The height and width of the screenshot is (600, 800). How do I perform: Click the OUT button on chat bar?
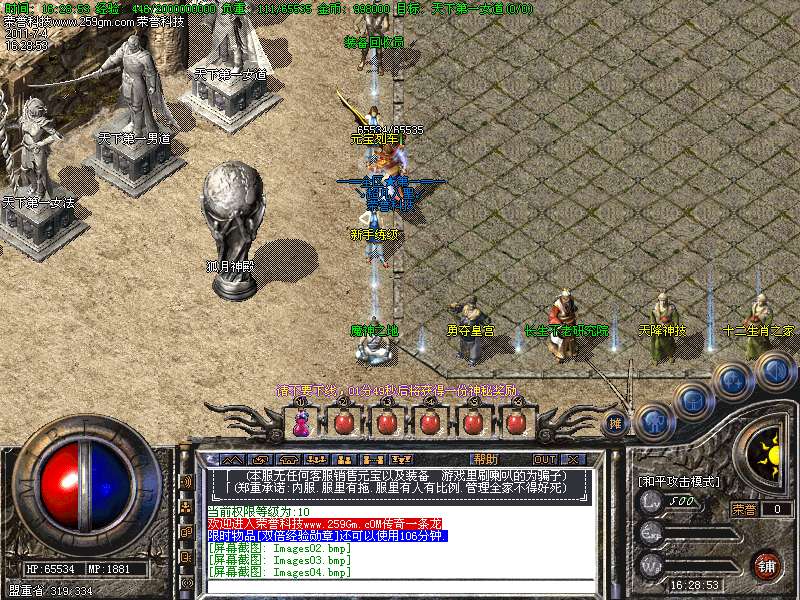(545, 459)
